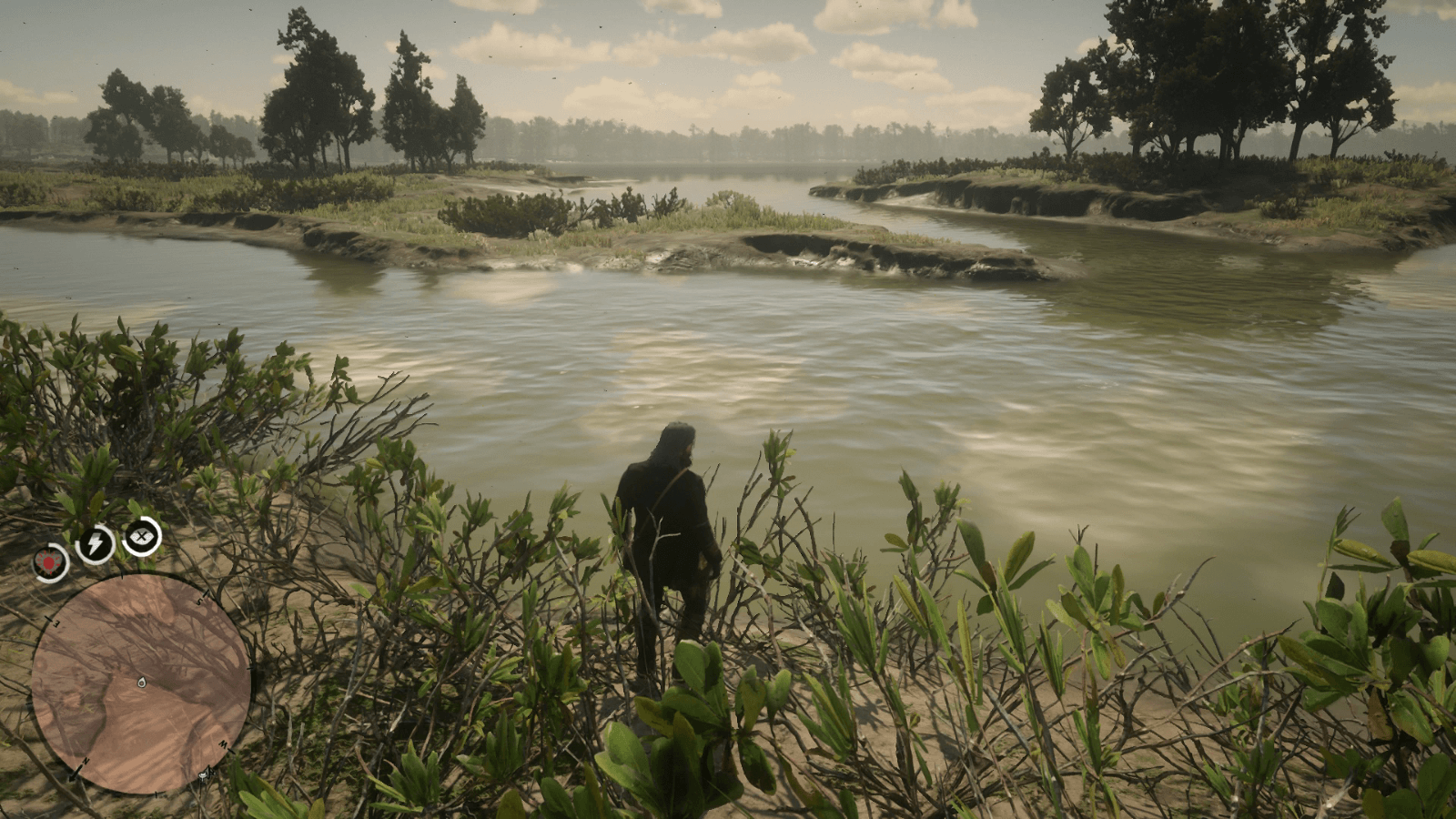This screenshot has height=819, width=1456.
Task: Select the waypoint marker on the minimap edge
Action: click(204, 775)
